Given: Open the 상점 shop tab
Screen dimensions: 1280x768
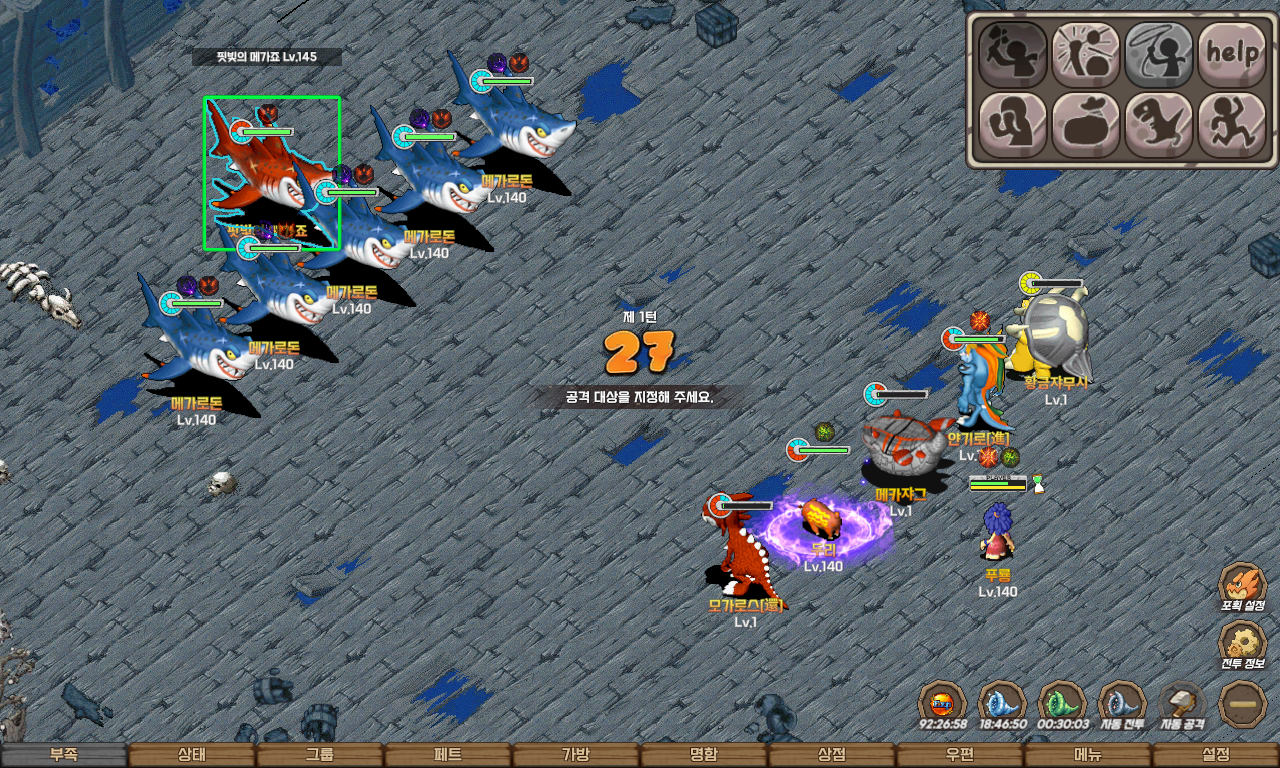Looking at the screenshot, I should click(832, 755).
